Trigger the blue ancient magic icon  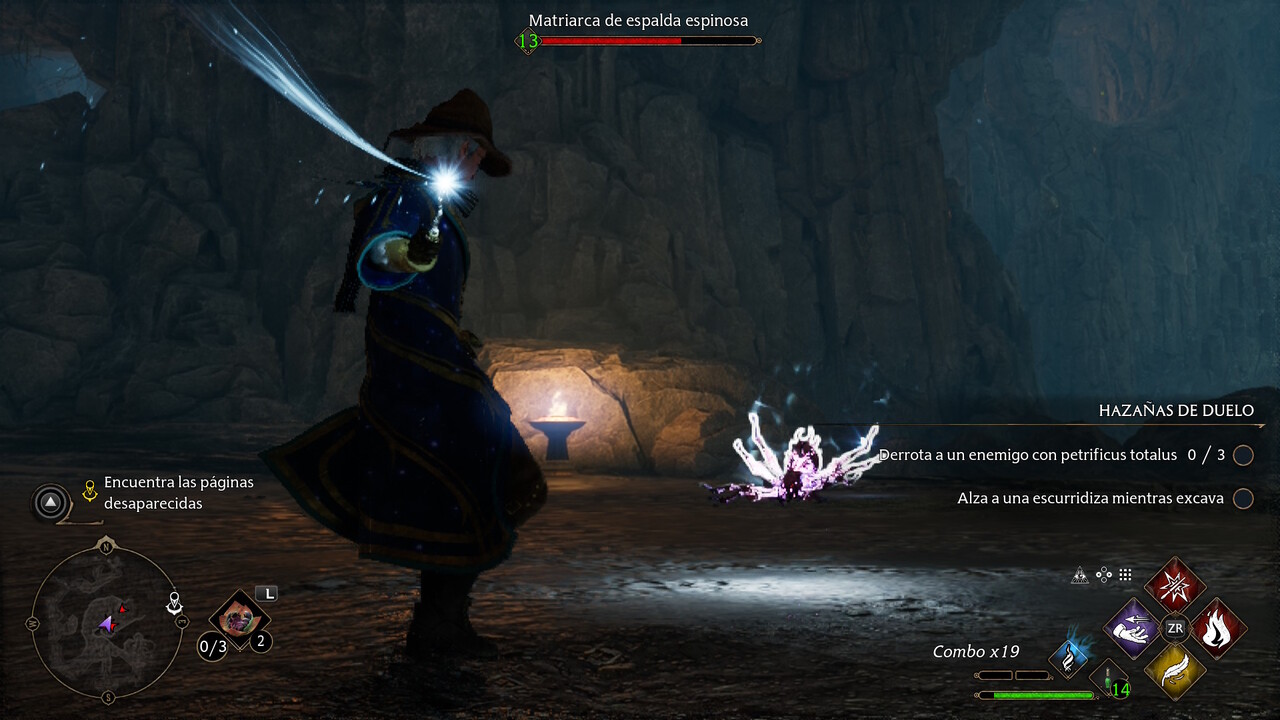1068,657
